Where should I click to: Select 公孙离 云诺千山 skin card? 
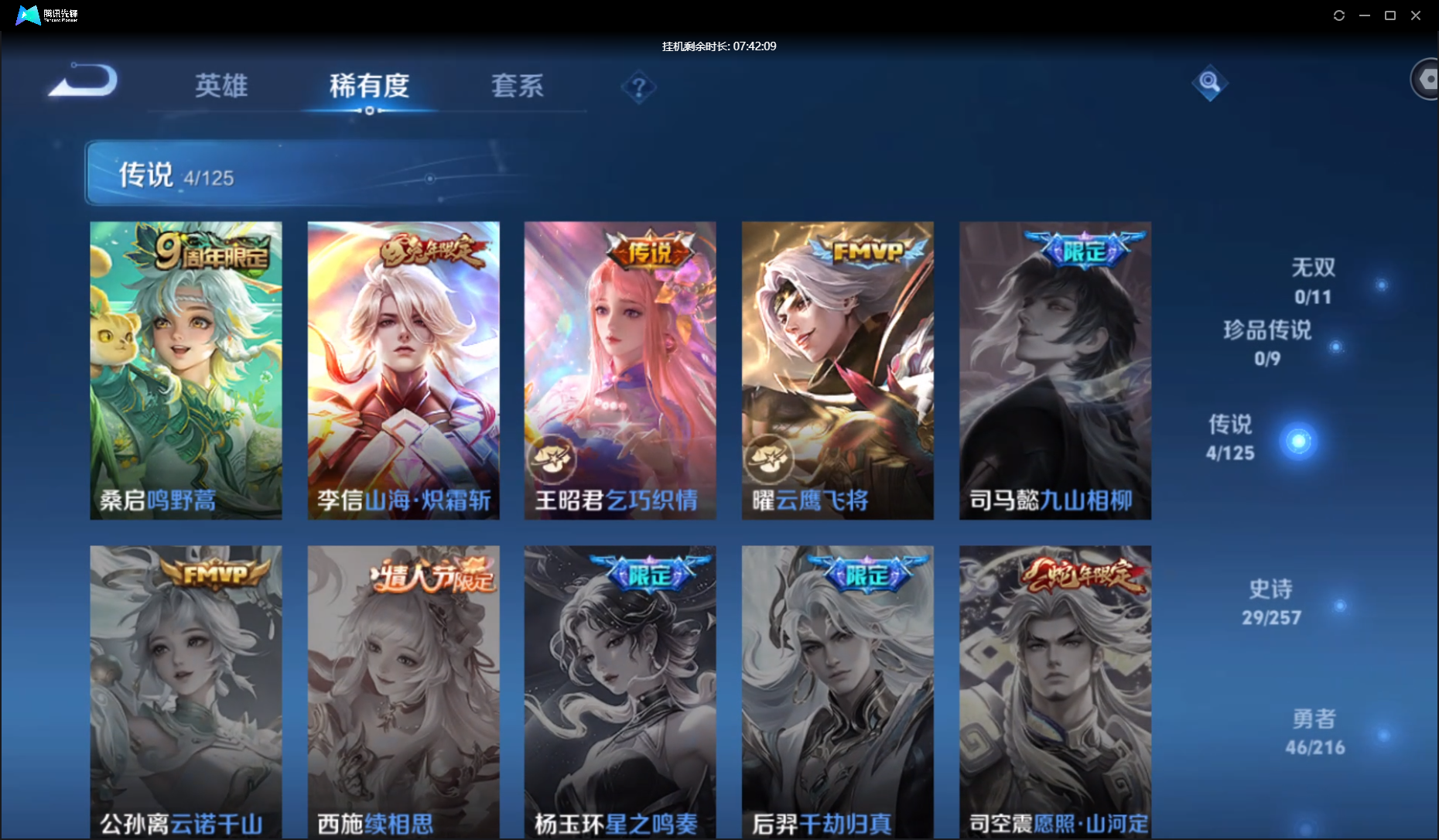[x=186, y=692]
